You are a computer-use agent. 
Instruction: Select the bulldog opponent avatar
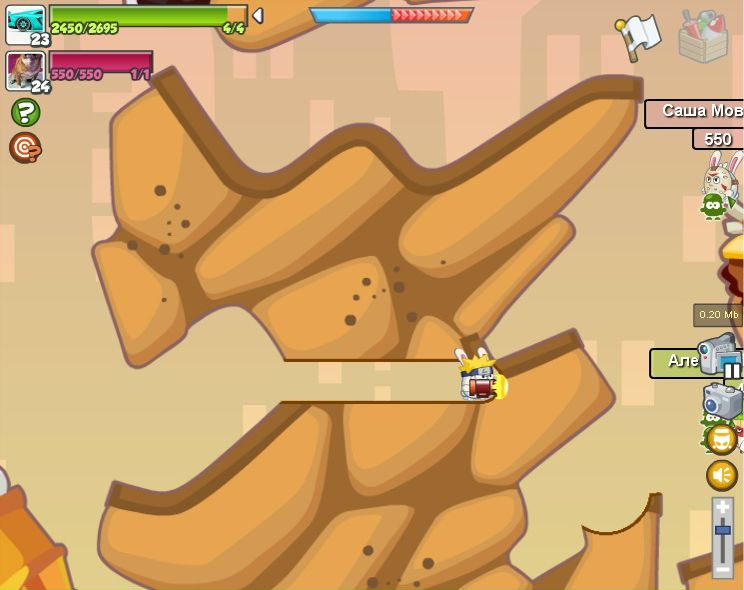tap(23, 69)
